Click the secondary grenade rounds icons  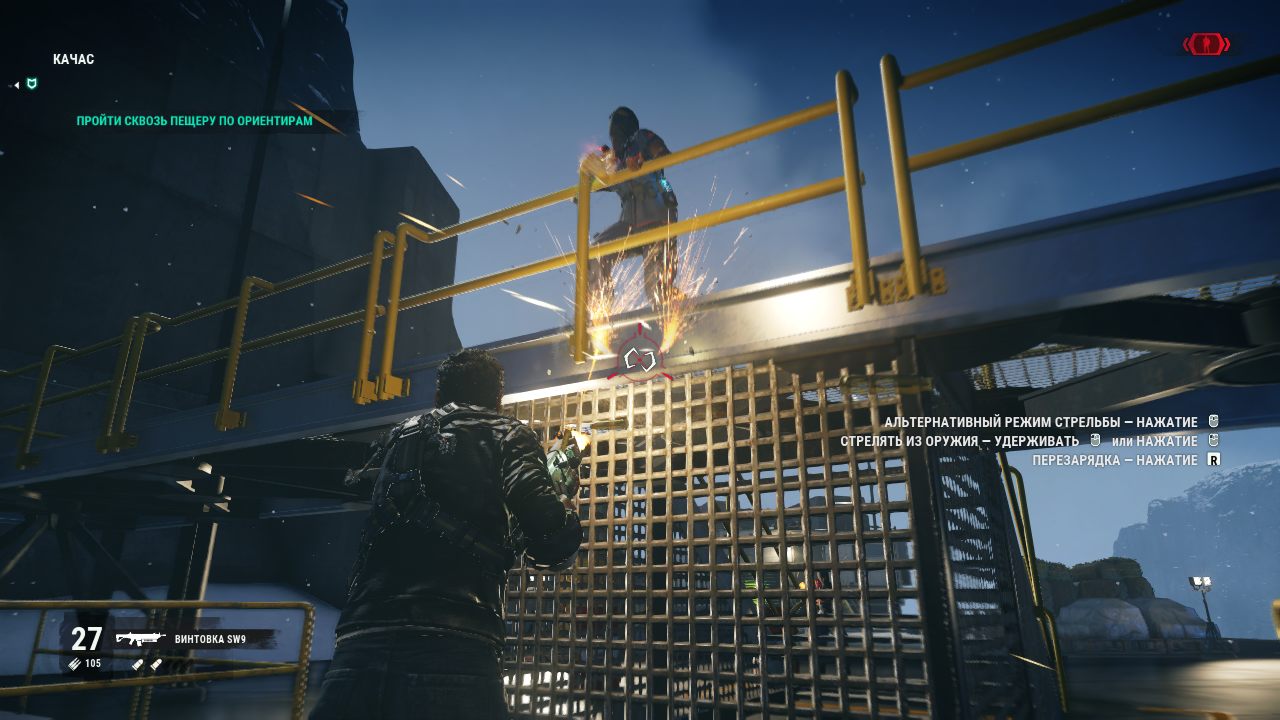coord(149,663)
